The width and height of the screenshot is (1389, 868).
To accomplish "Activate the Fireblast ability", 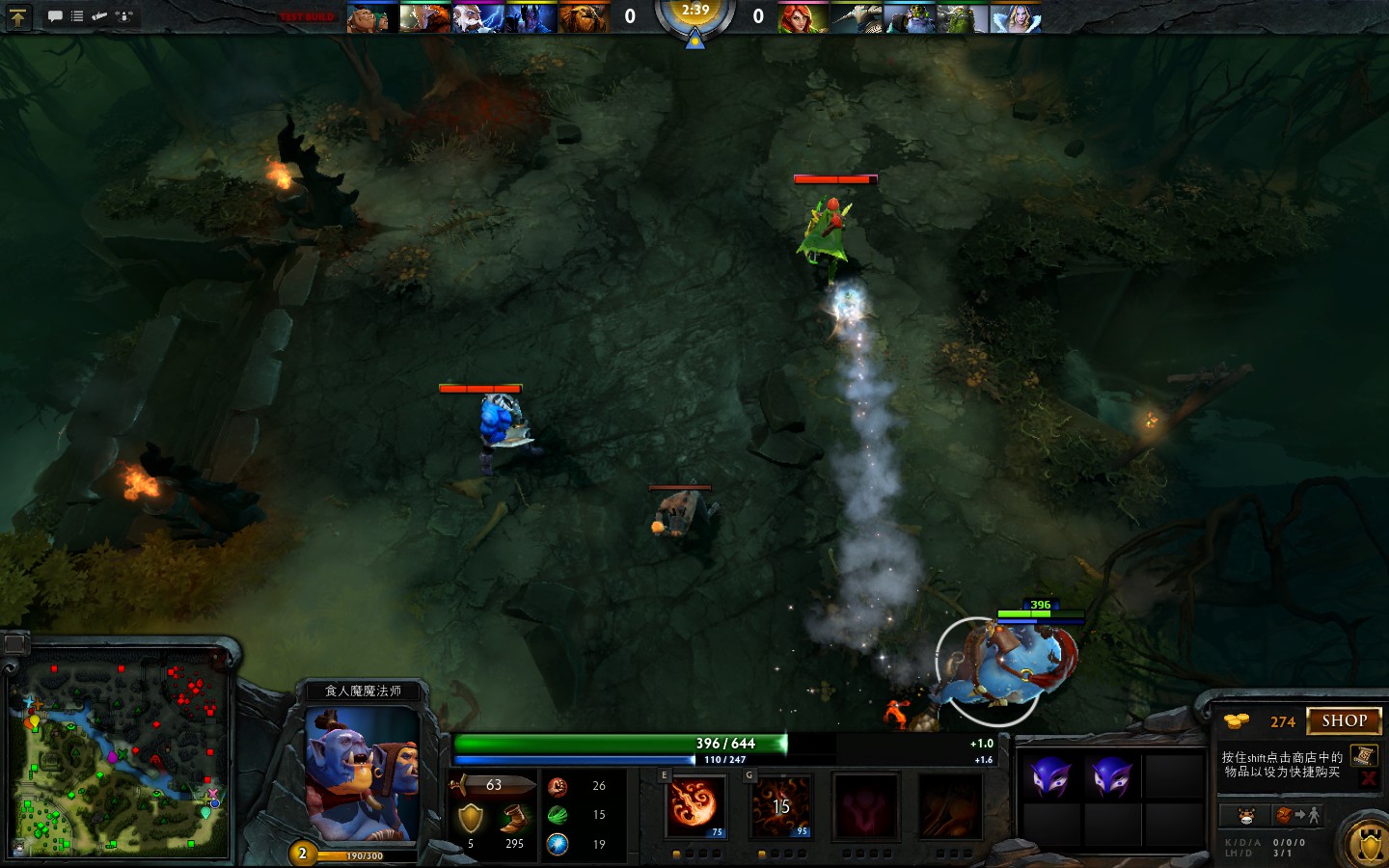I will tap(693, 805).
